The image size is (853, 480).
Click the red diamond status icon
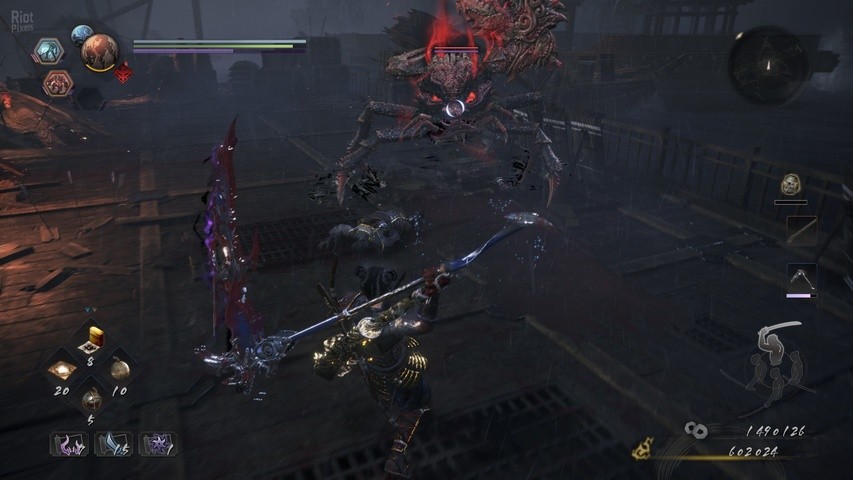(x=124, y=72)
